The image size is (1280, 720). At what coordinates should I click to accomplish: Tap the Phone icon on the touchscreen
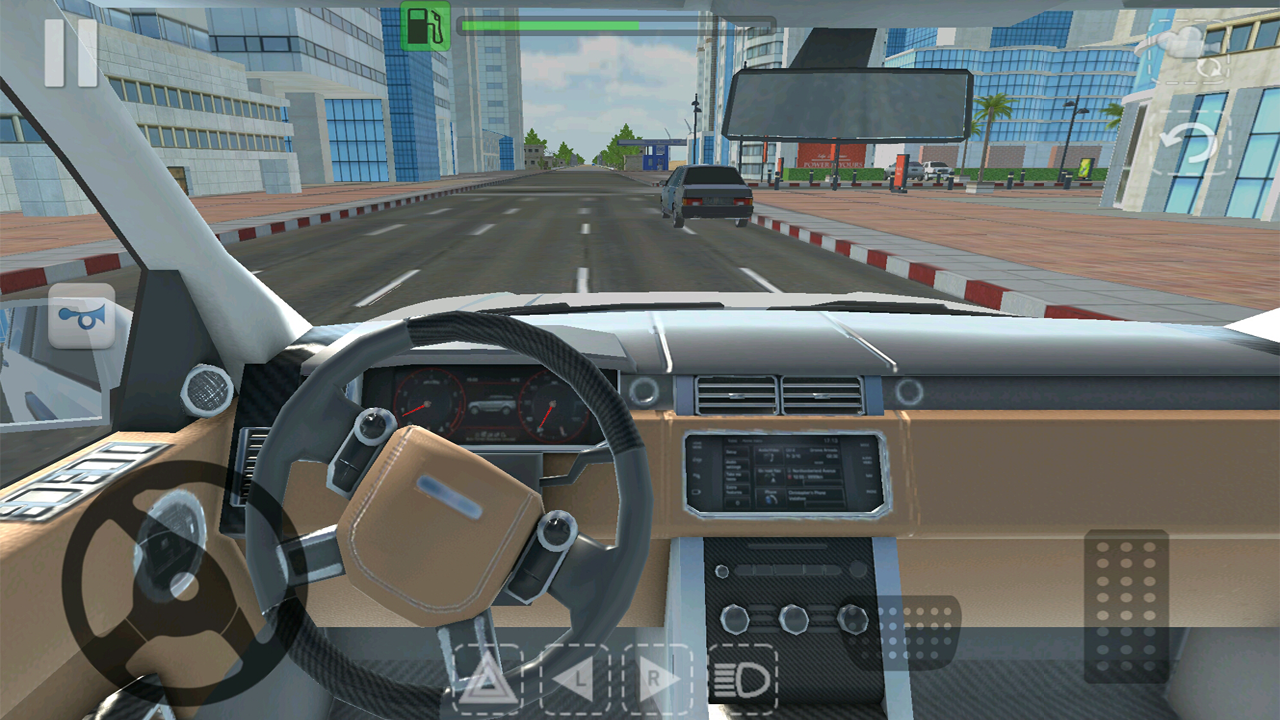point(771,495)
